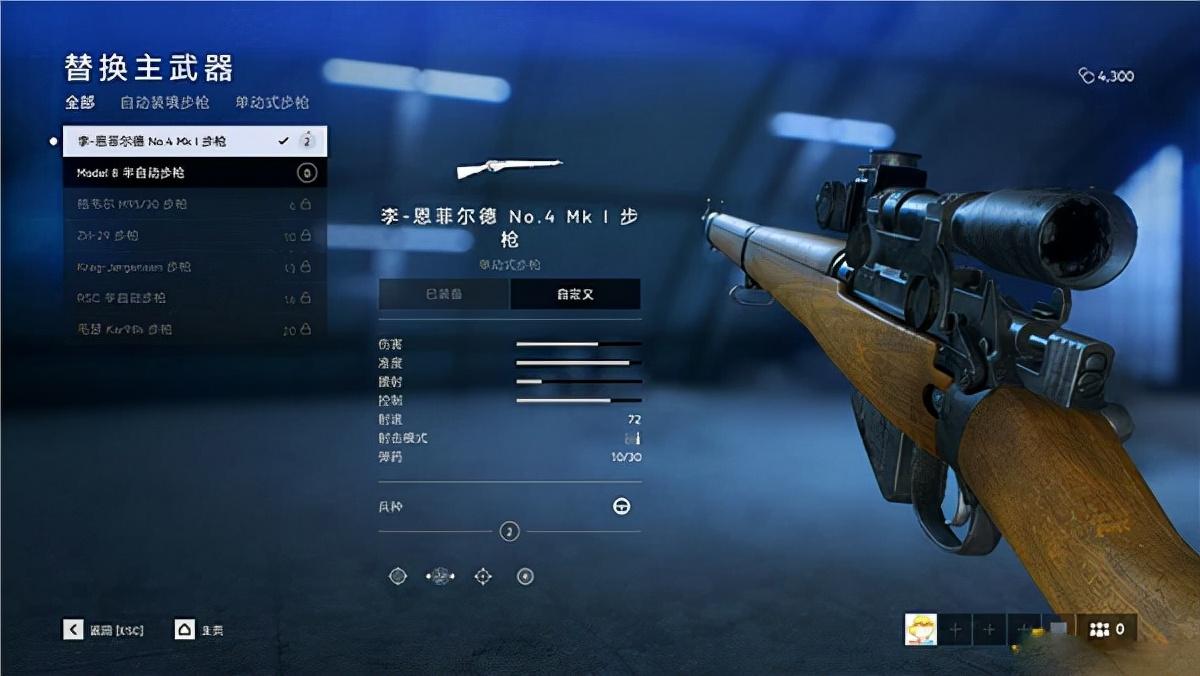Viewport: 1200px width, 676px height.
Task: Show the 单动式步枪 category tab
Action: click(x=272, y=102)
